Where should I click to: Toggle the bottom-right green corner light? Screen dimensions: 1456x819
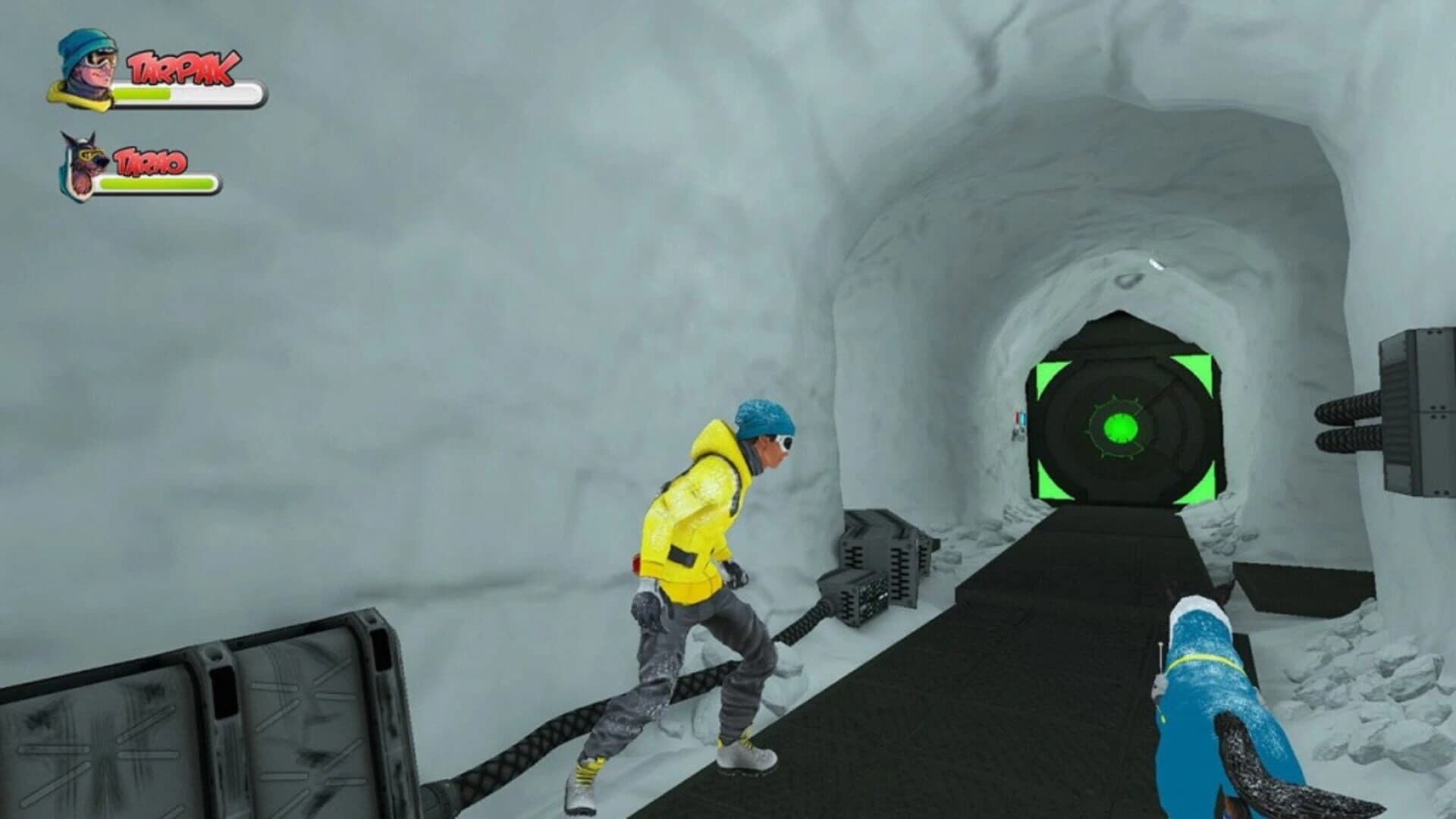(x=1198, y=484)
